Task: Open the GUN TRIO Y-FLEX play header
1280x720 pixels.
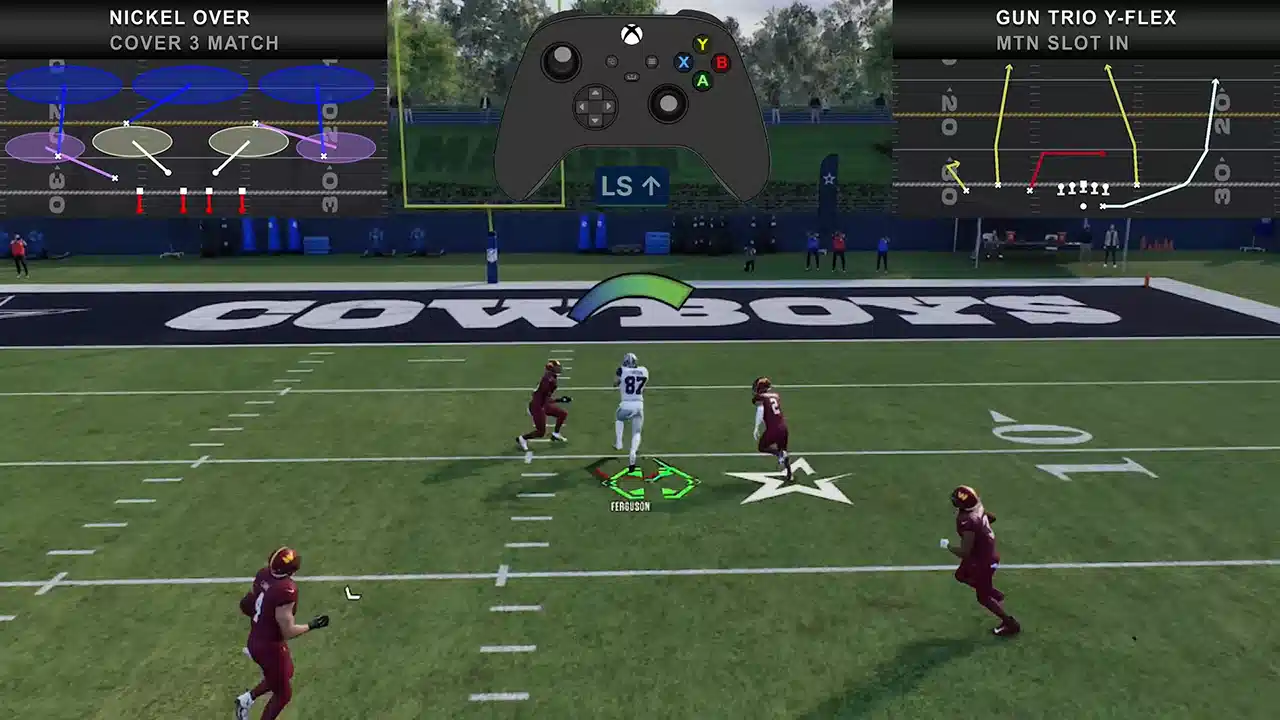Action: [x=1087, y=17]
